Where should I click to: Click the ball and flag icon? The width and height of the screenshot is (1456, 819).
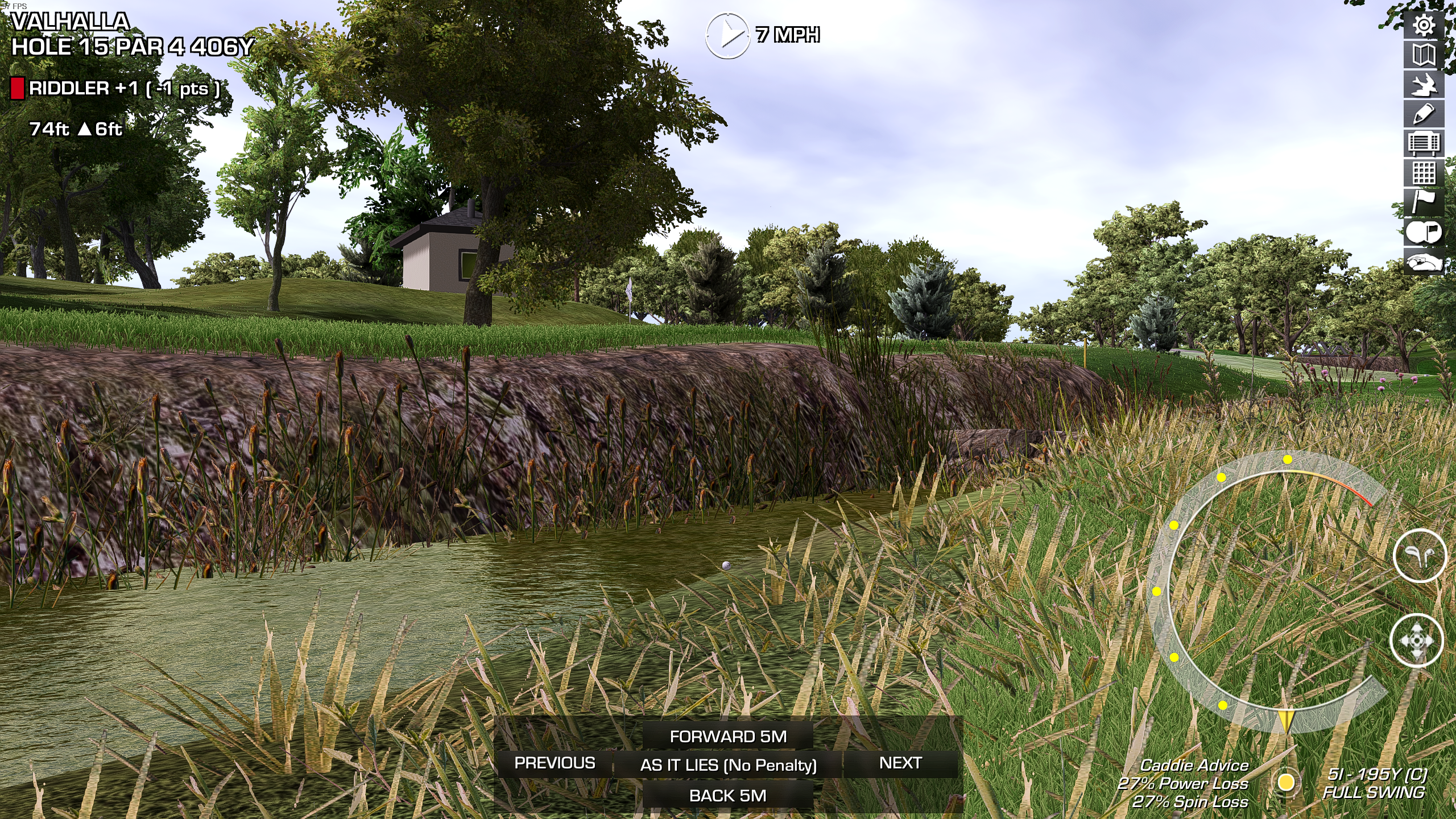point(1424,232)
